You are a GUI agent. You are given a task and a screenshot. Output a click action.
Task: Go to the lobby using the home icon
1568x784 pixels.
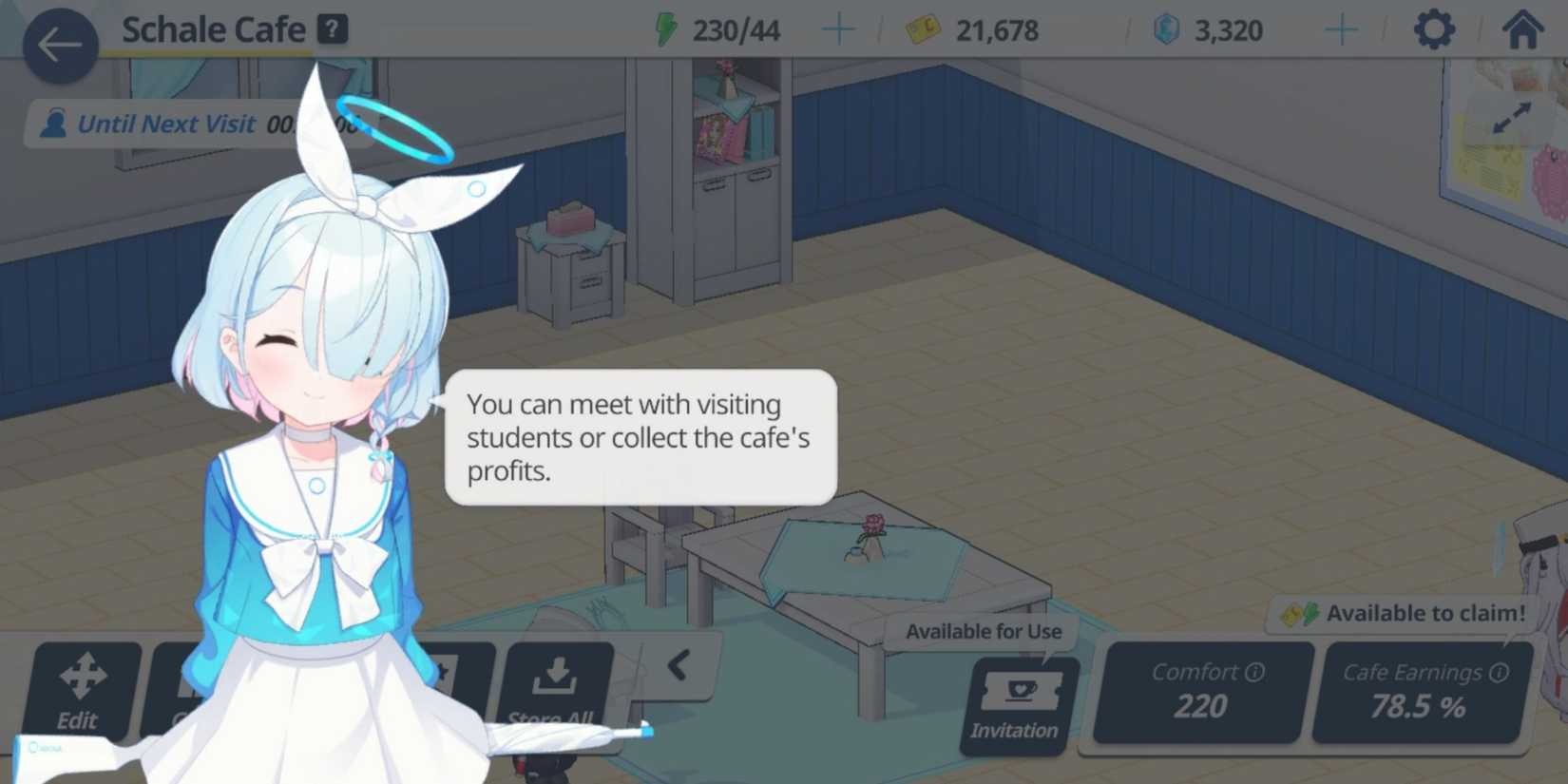(x=1522, y=29)
